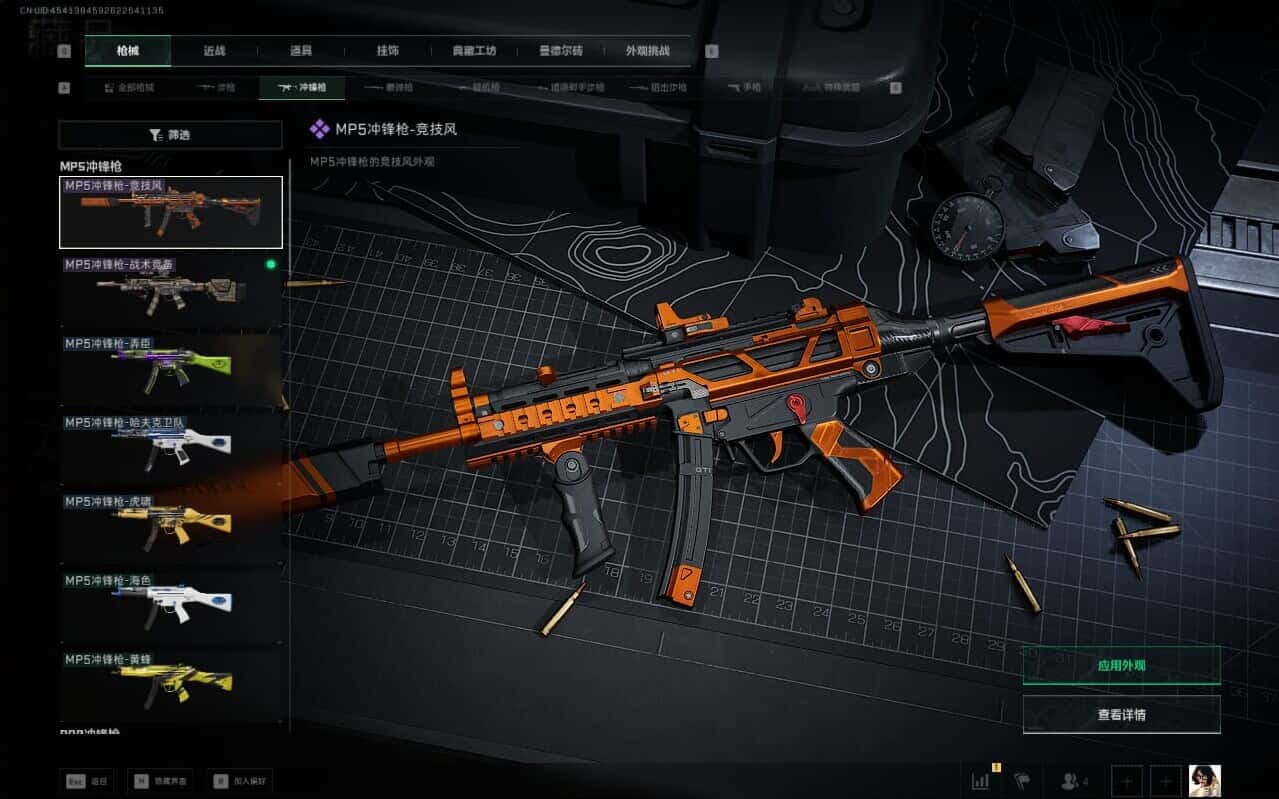Open the 外观挑战 tab
1279x799 pixels.
647,51
